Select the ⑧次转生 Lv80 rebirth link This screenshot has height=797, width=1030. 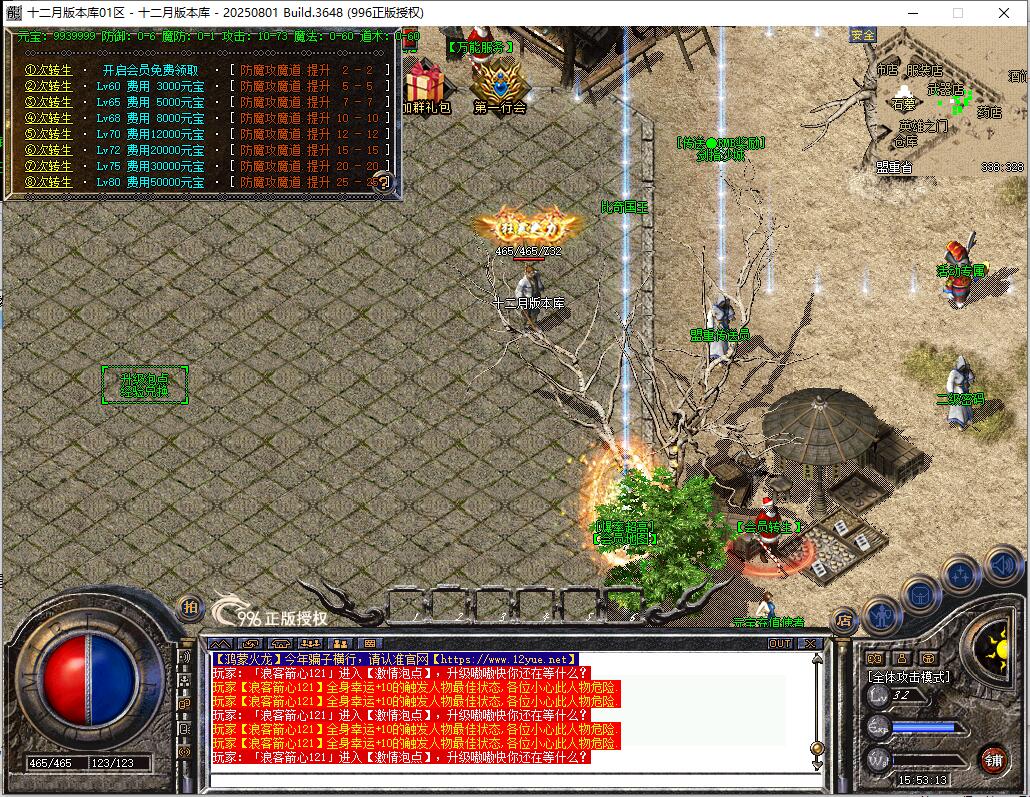tap(48, 182)
